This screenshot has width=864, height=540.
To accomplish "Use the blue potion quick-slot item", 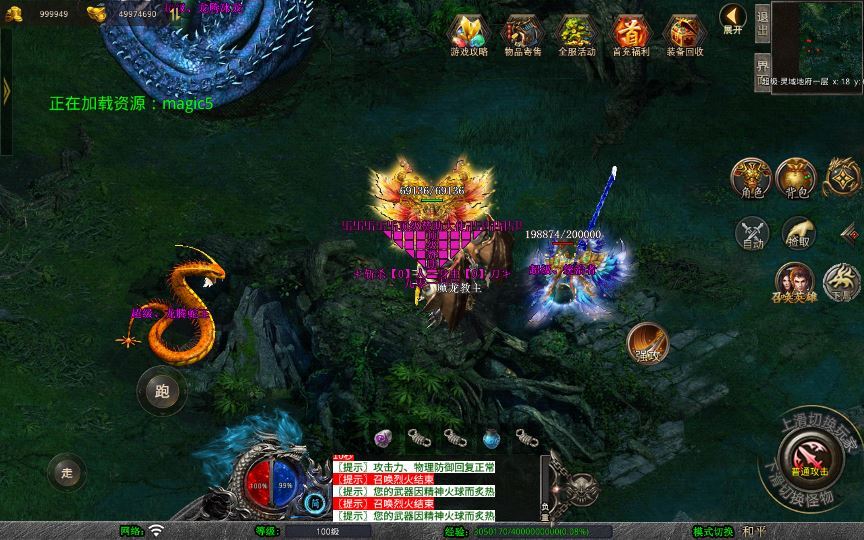I will (491, 437).
